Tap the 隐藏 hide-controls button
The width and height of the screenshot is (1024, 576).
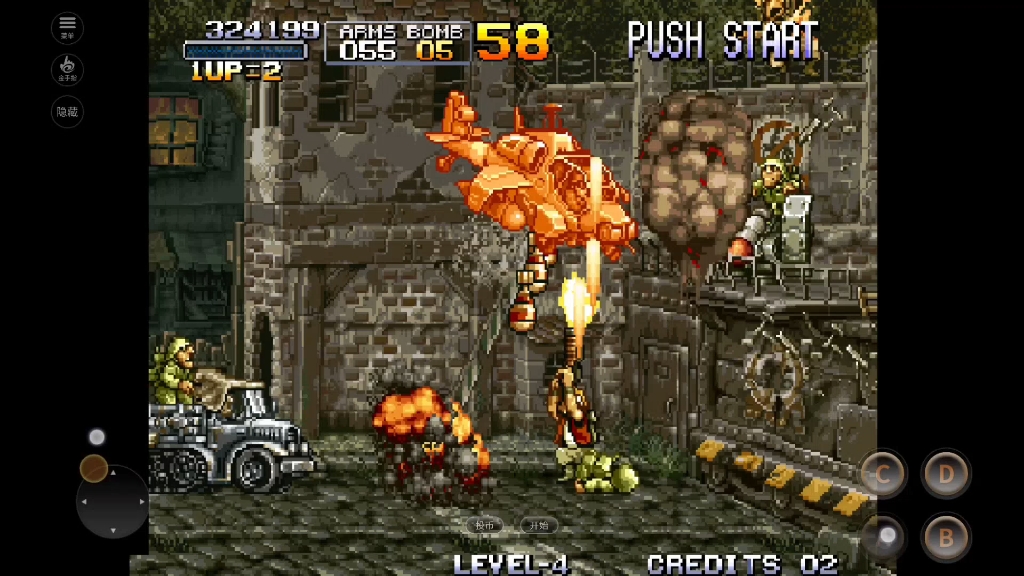click(67, 112)
